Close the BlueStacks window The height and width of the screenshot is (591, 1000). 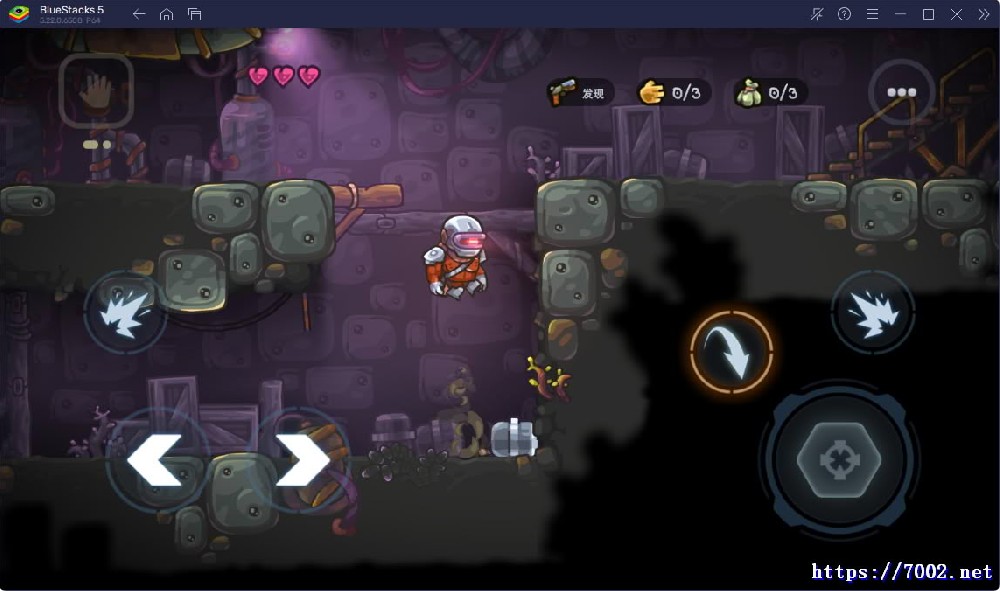pyautogui.click(x=956, y=14)
